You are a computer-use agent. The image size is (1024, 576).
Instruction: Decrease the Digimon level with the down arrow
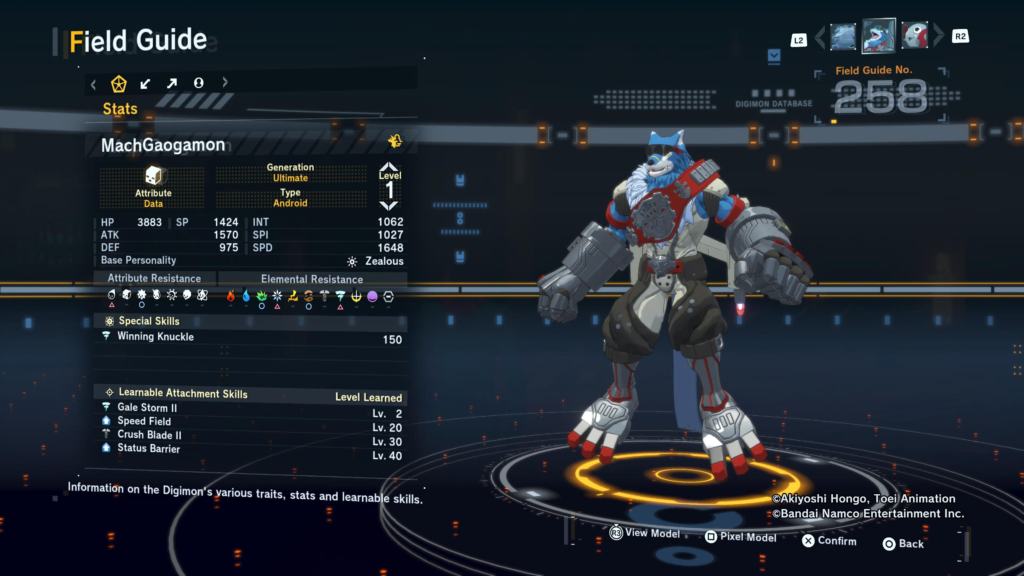(389, 205)
